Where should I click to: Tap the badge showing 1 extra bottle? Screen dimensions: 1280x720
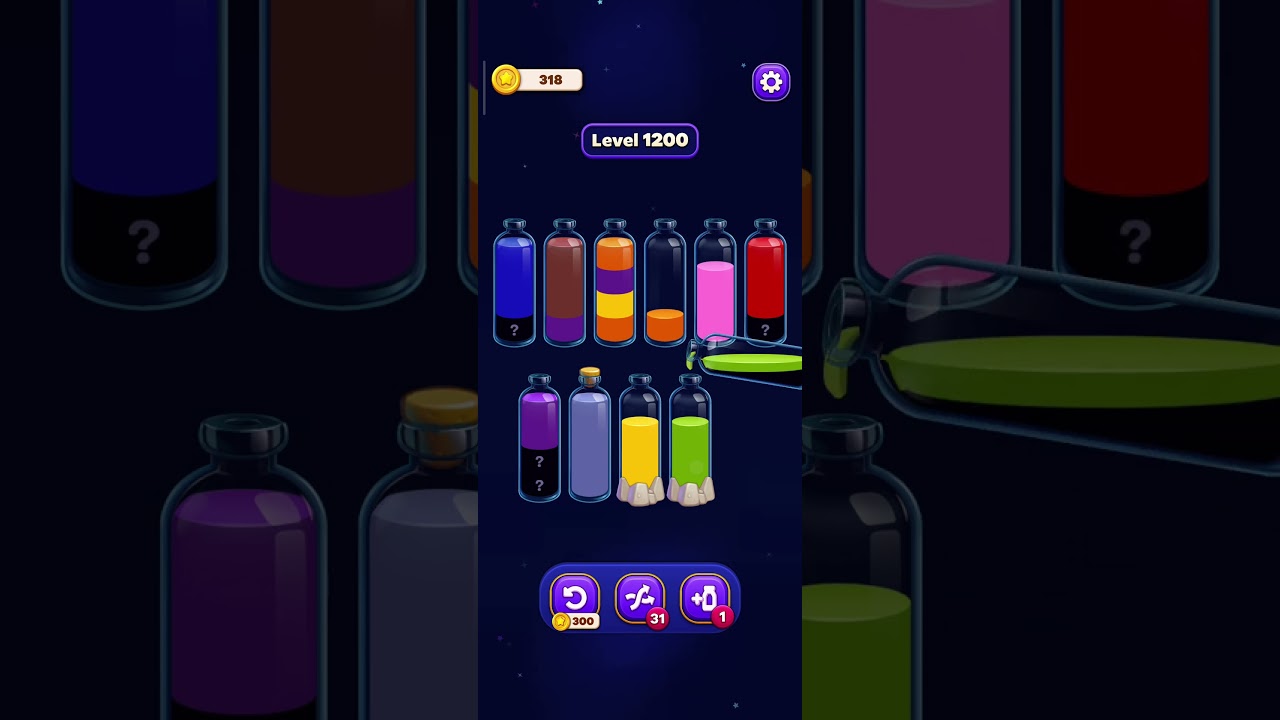(722, 618)
